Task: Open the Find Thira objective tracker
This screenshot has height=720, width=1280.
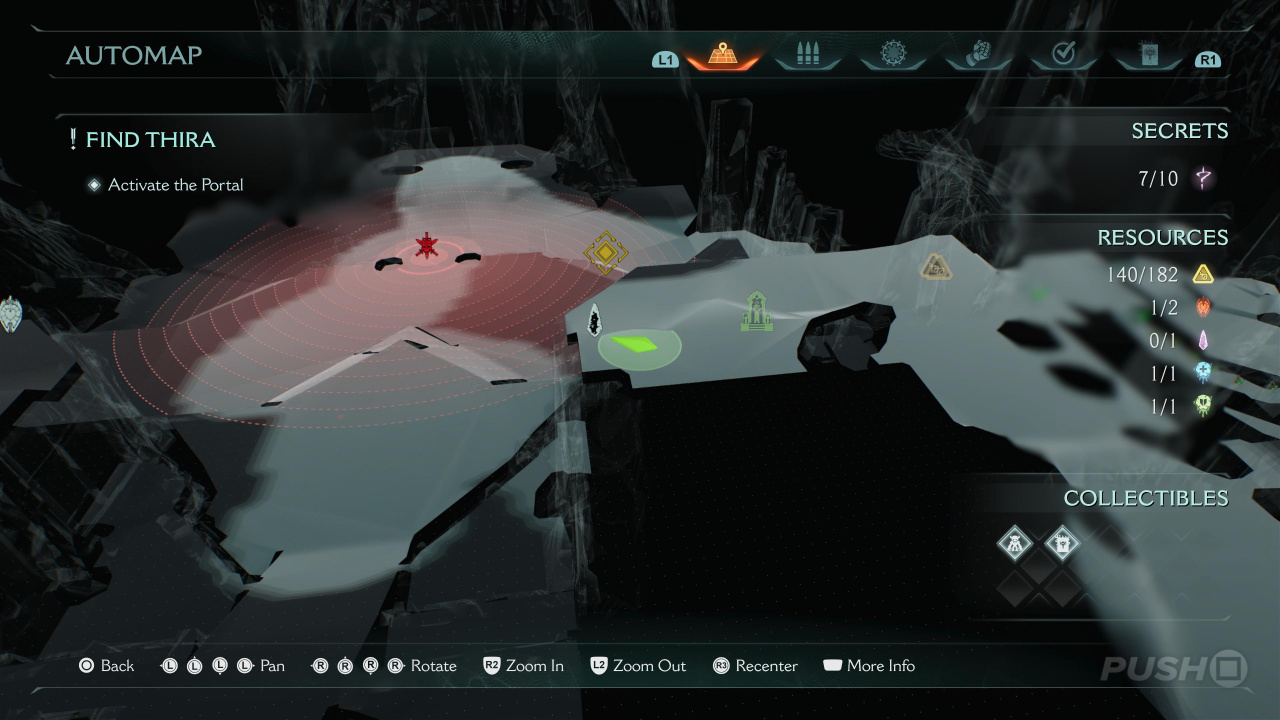Action: click(150, 140)
